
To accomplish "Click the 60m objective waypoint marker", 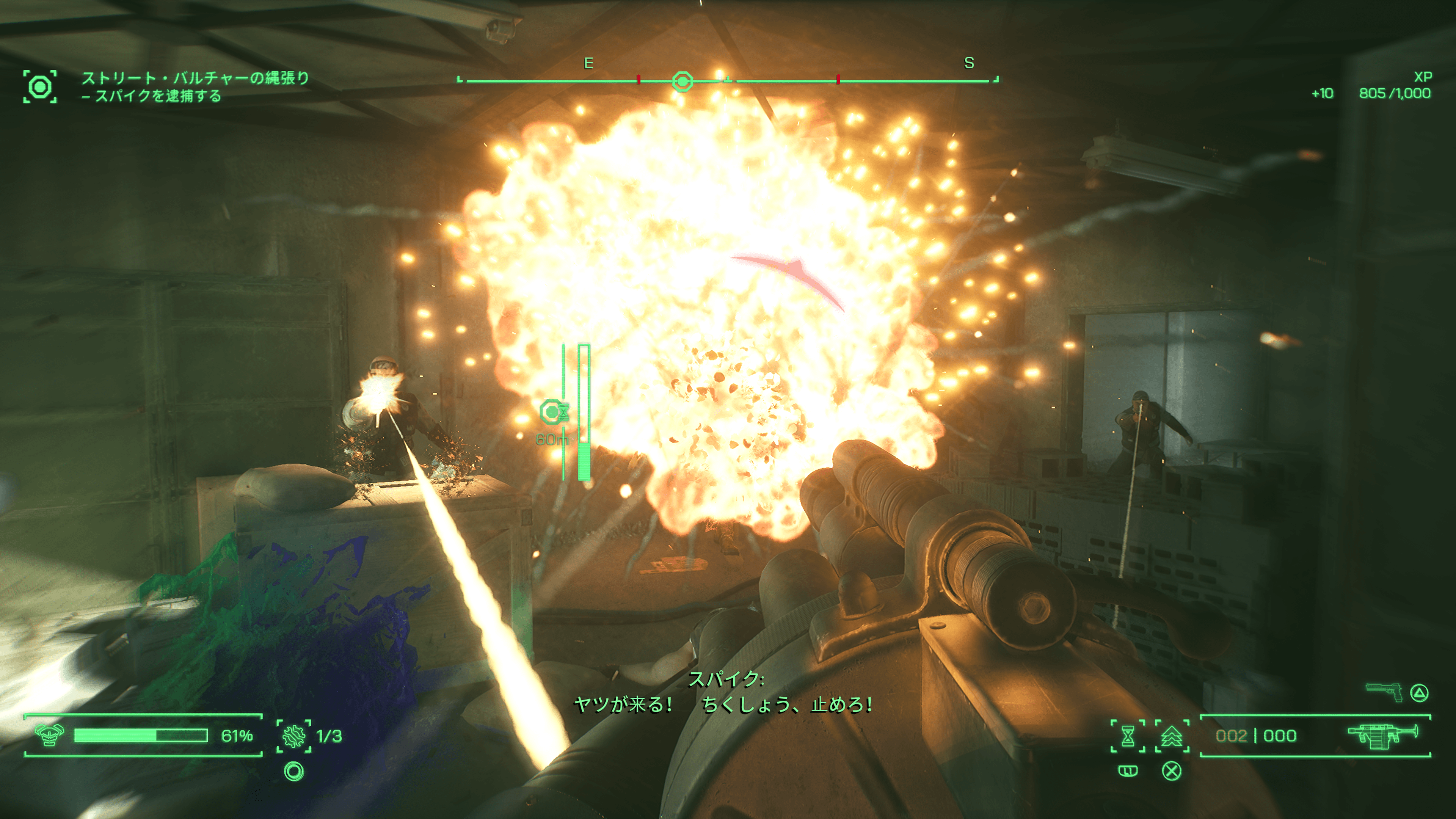I will 553,412.
